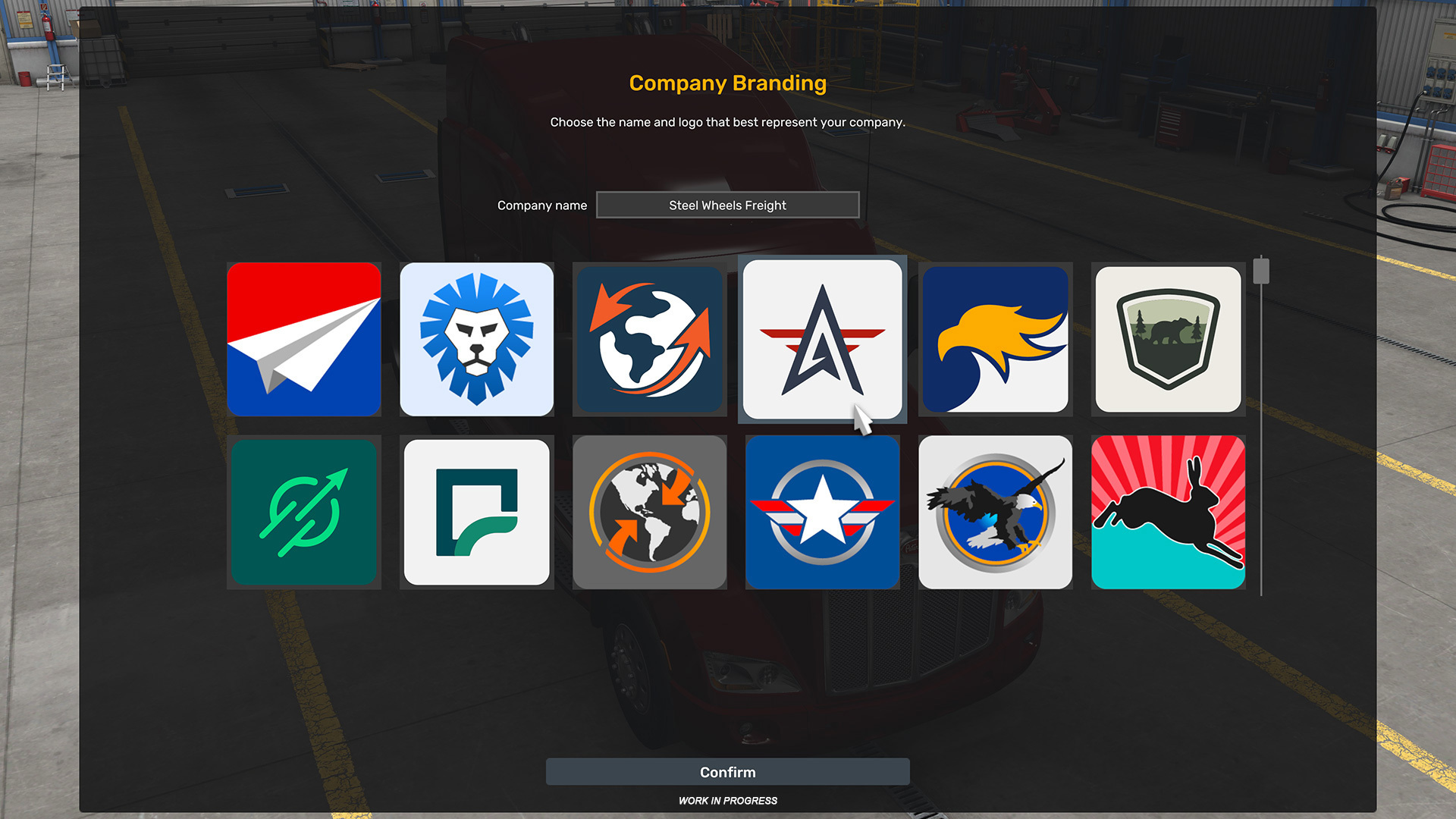
Task: Choose the star with red wings logo
Action: tap(822, 512)
